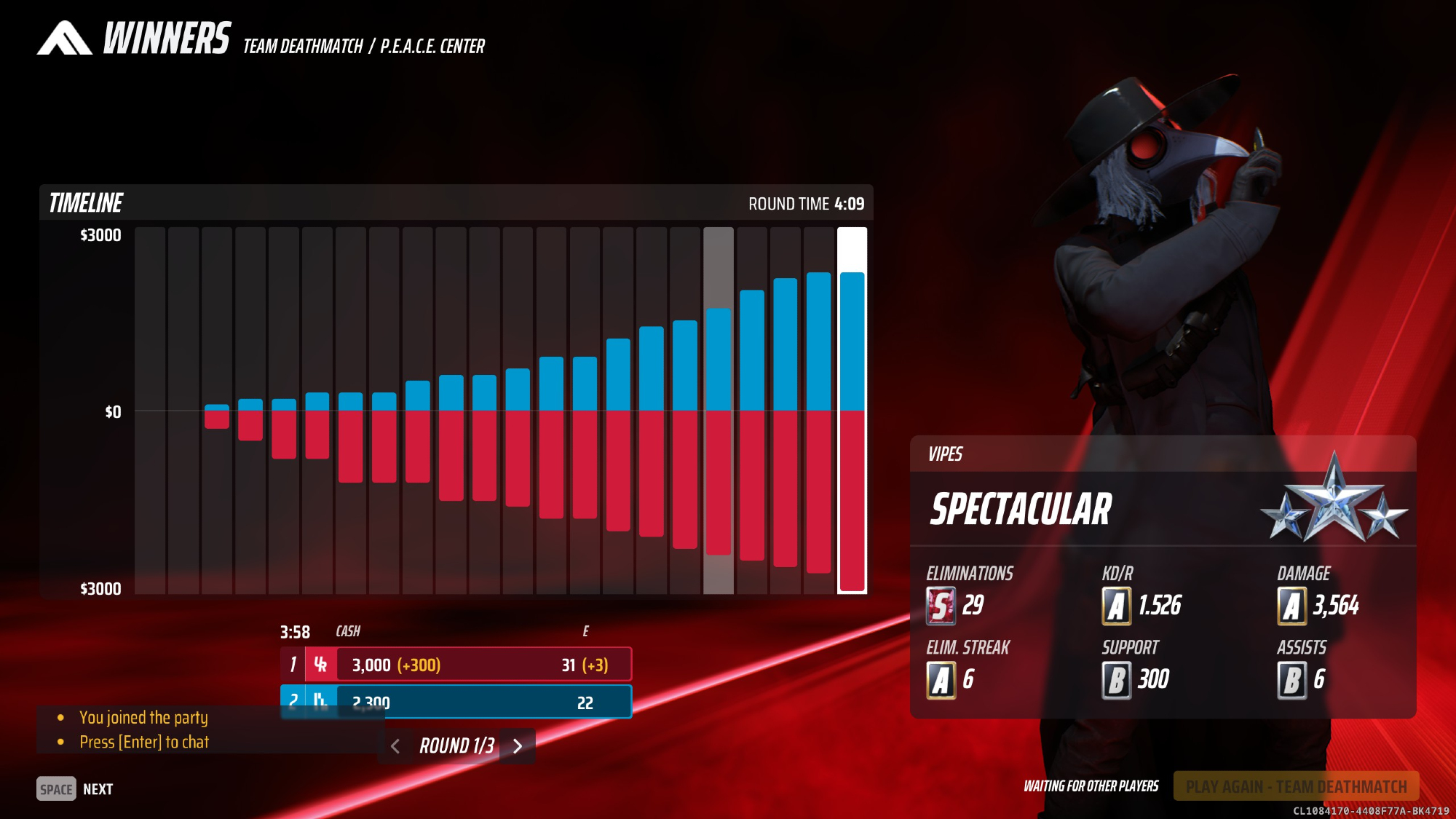Open the Vipes Spectacular player card
The image size is (1456, 819).
point(1163,509)
